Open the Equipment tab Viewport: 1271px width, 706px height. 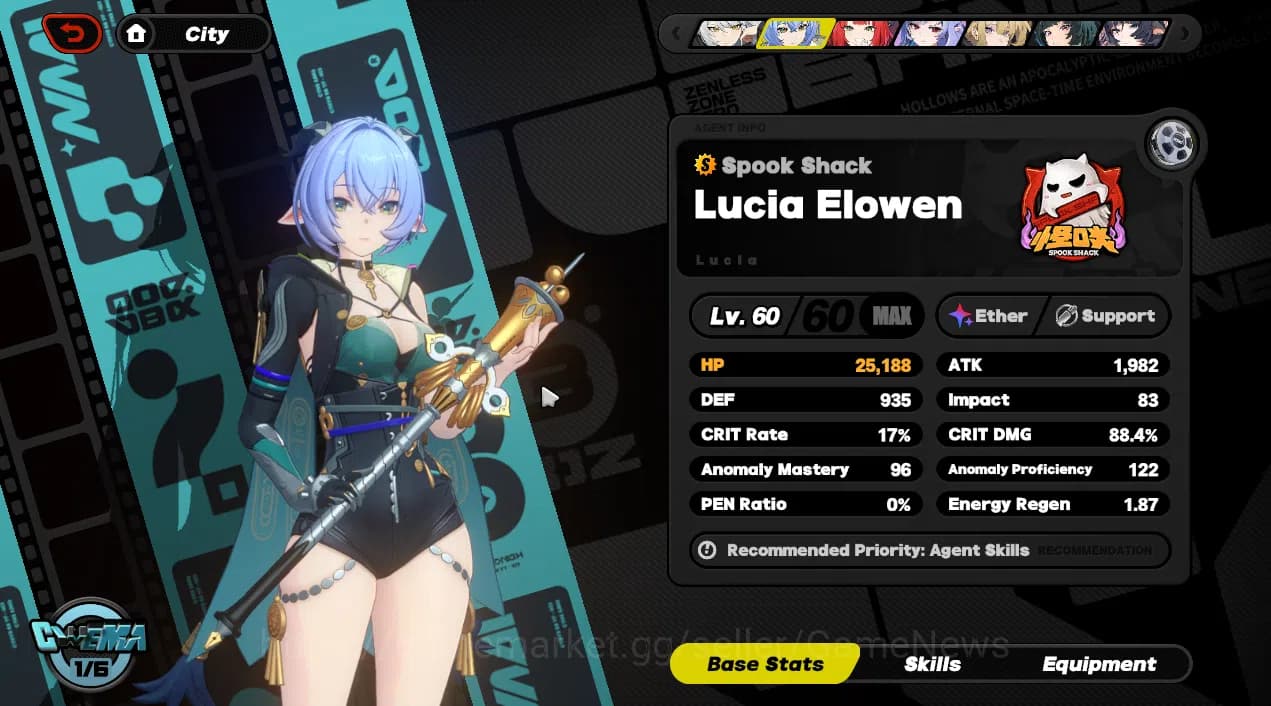click(1099, 664)
